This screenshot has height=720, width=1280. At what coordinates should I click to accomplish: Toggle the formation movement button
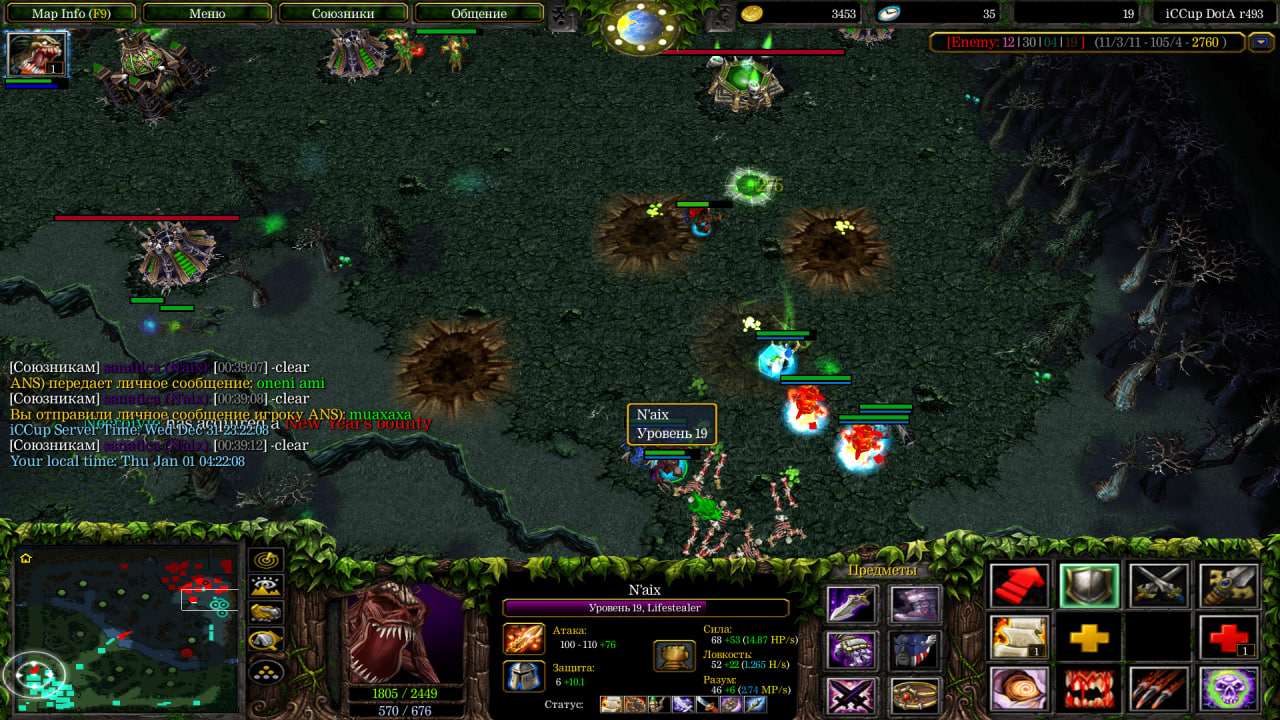pyautogui.click(x=266, y=671)
